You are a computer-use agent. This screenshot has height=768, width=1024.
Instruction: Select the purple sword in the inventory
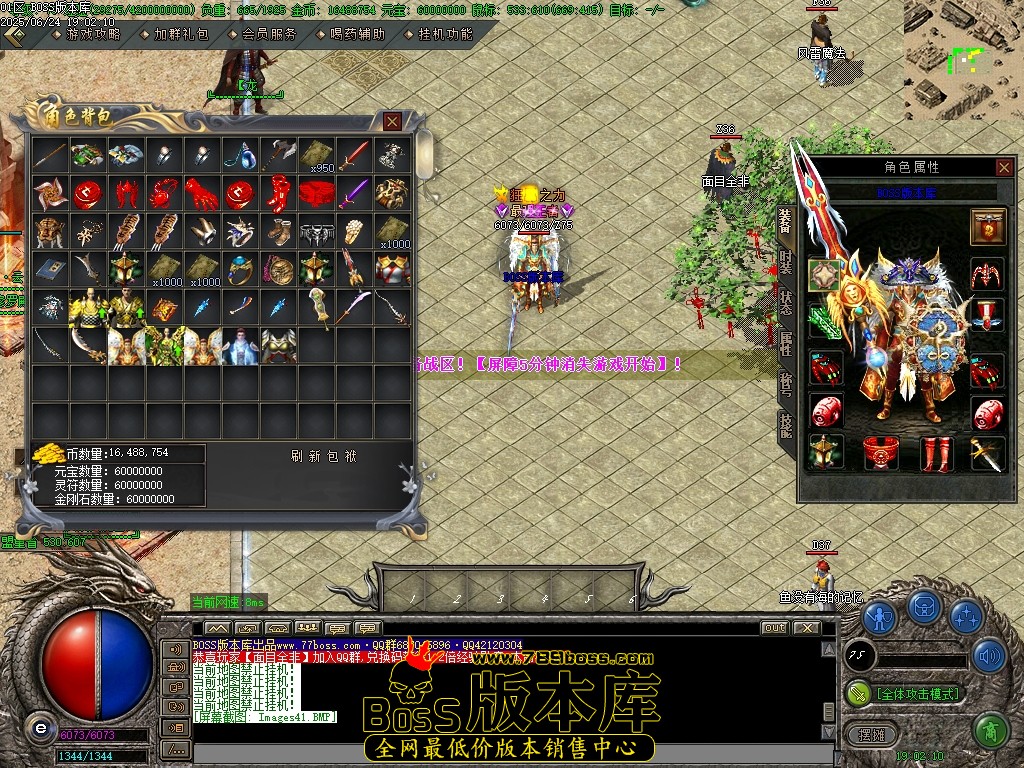[x=354, y=193]
